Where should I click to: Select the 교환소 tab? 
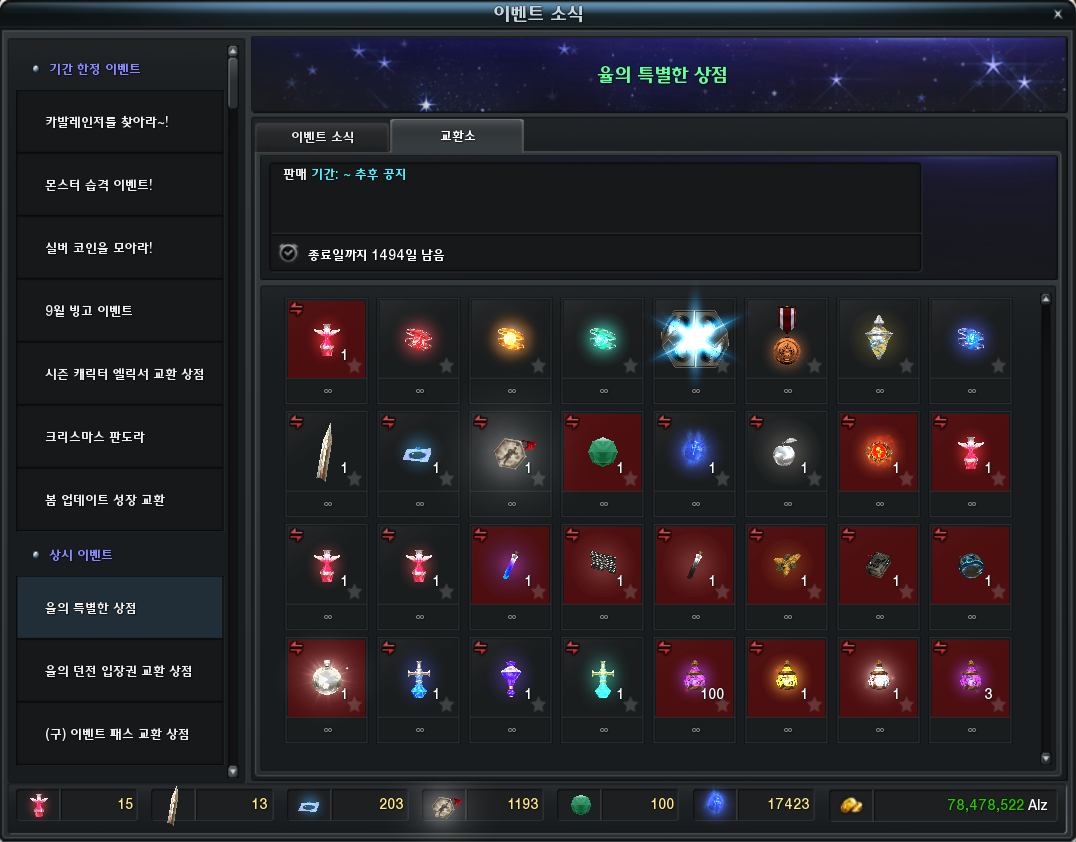[457, 135]
